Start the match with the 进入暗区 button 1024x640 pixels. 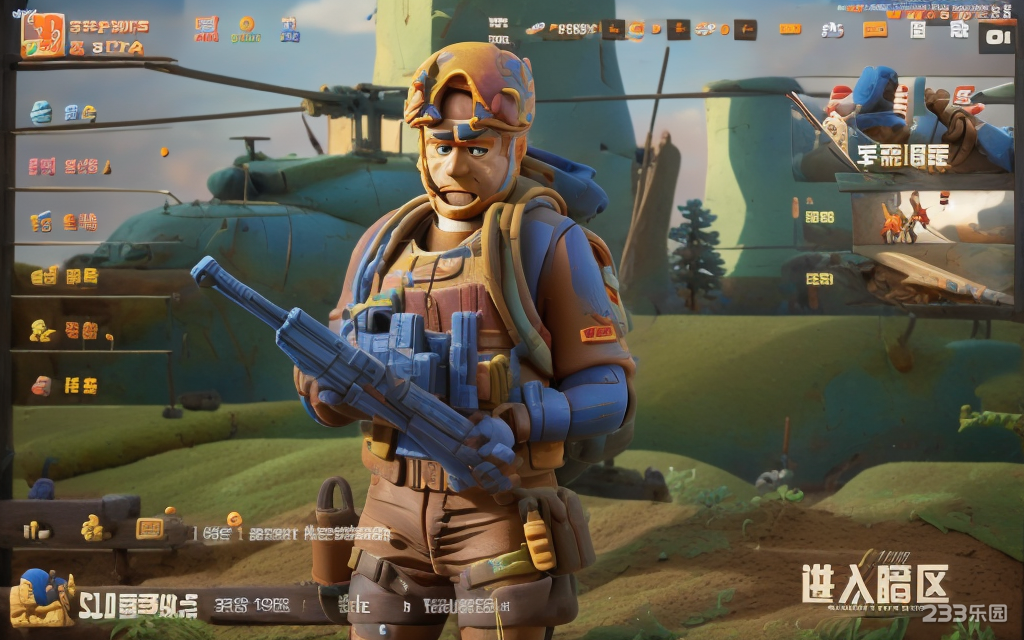874,585
